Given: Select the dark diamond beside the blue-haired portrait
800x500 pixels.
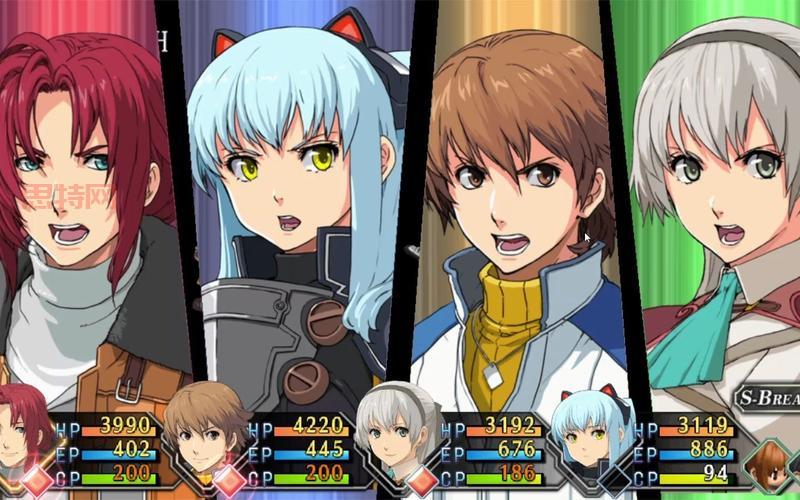Looking at the screenshot, I should 612,480.
